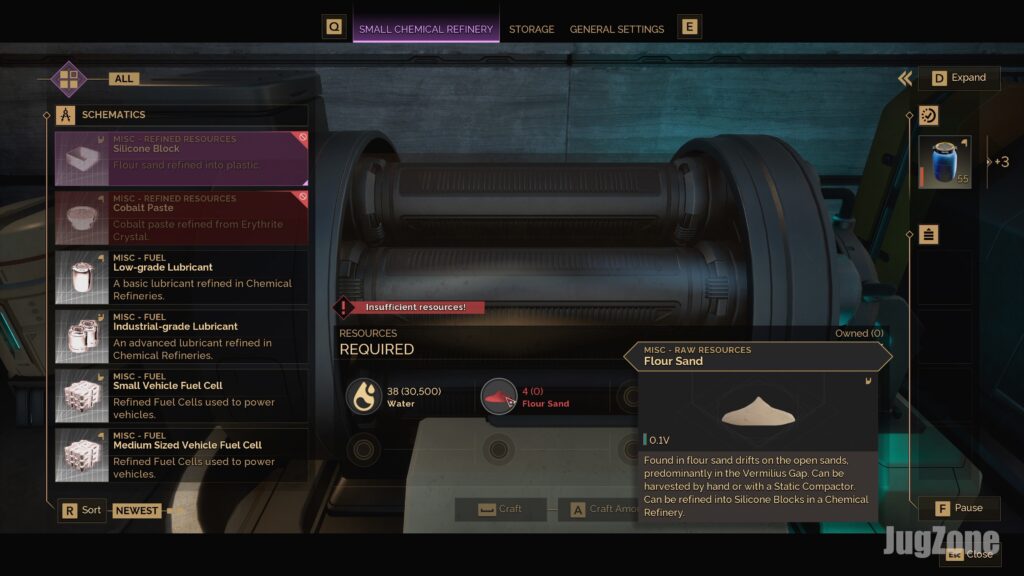Viewport: 1024px width, 576px height.
Task: Select the Industrial-grade Lubricant schematic
Action: click(x=181, y=336)
